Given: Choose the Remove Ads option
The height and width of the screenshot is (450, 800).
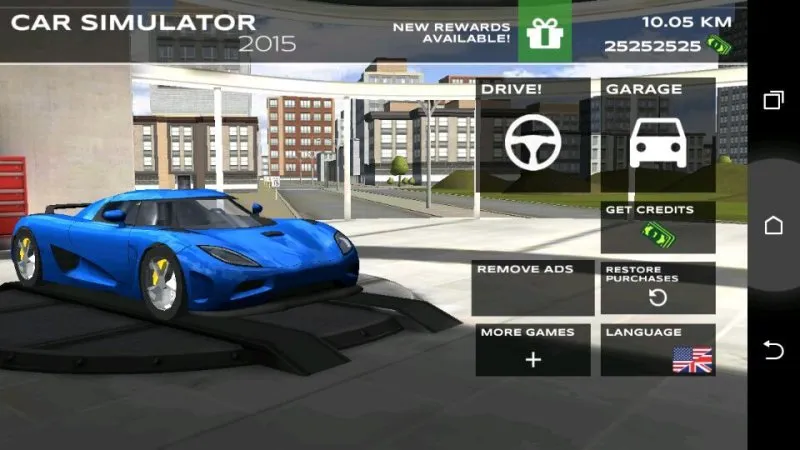Looking at the screenshot, I should (533, 288).
